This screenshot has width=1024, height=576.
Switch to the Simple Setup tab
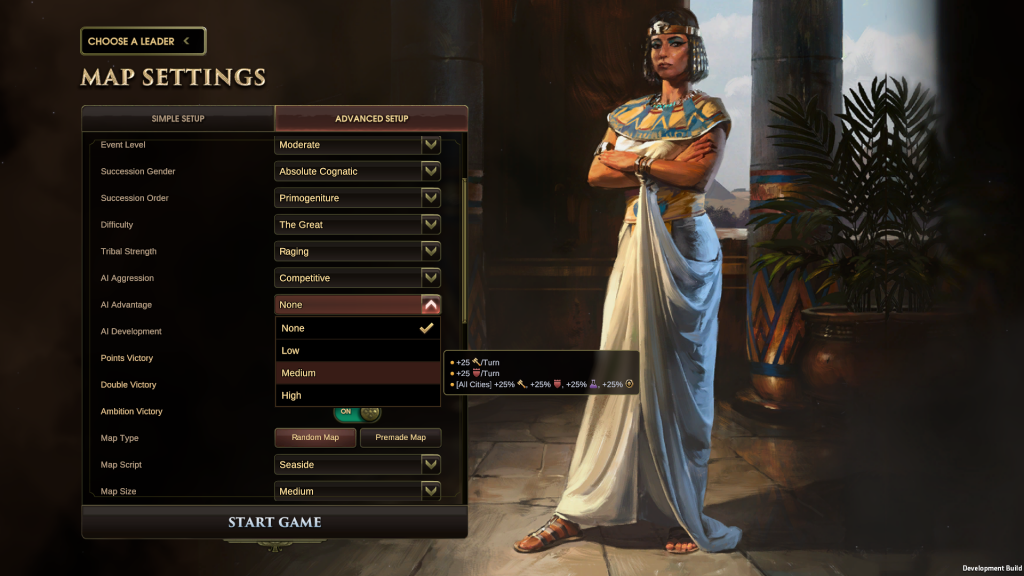(x=178, y=118)
